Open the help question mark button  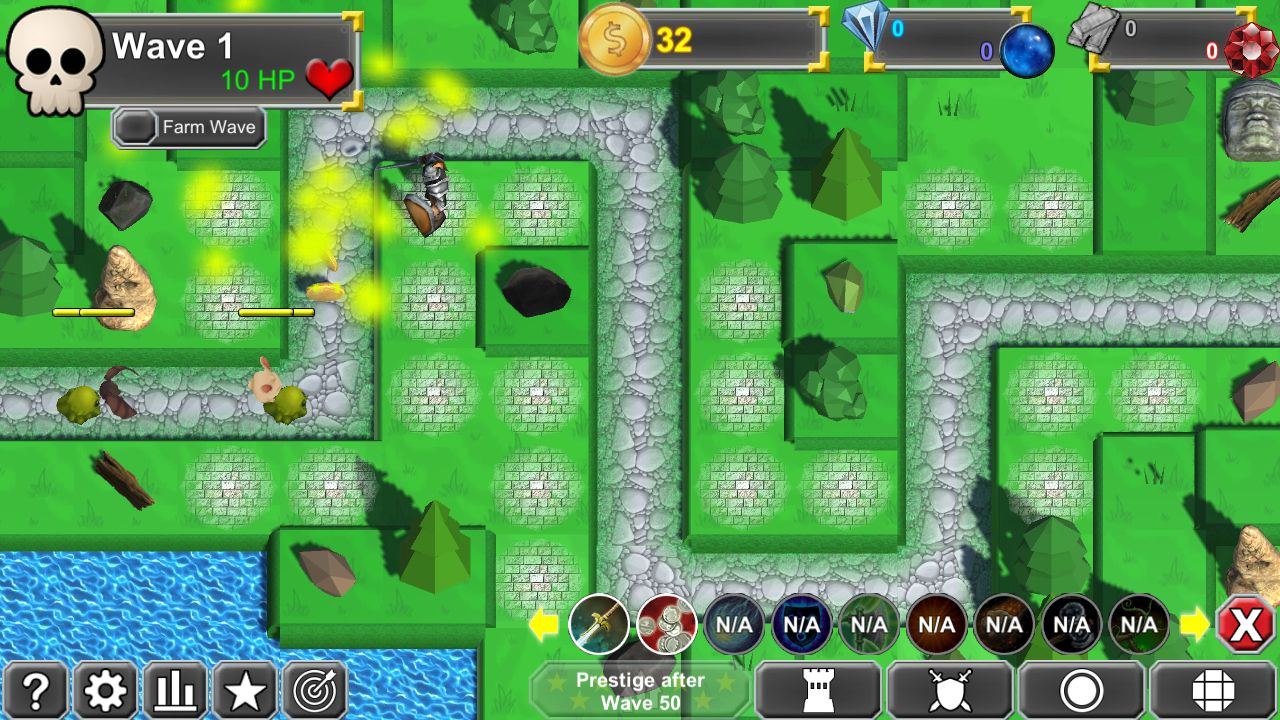[36, 690]
